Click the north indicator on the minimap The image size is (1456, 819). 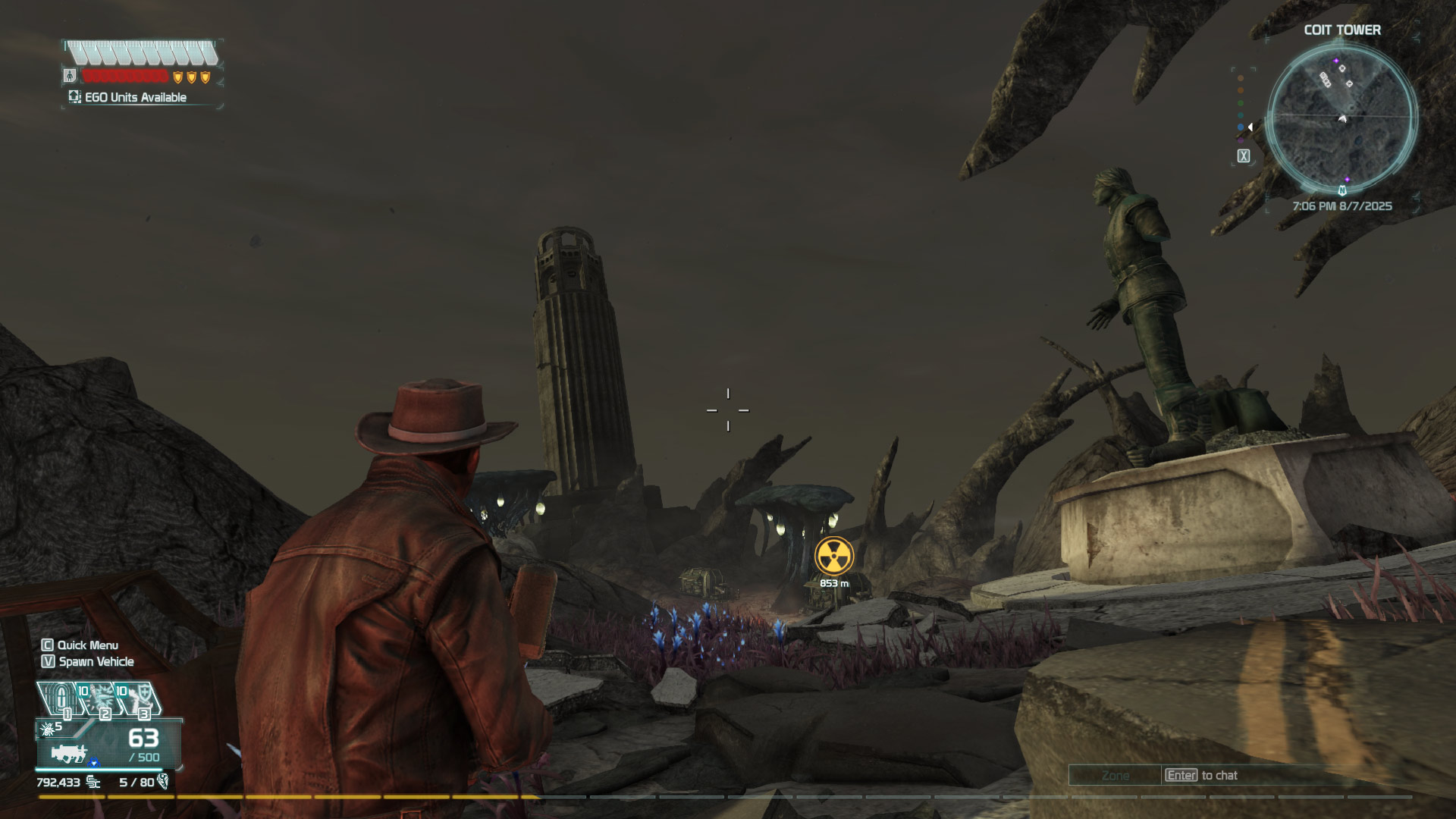(1342, 190)
